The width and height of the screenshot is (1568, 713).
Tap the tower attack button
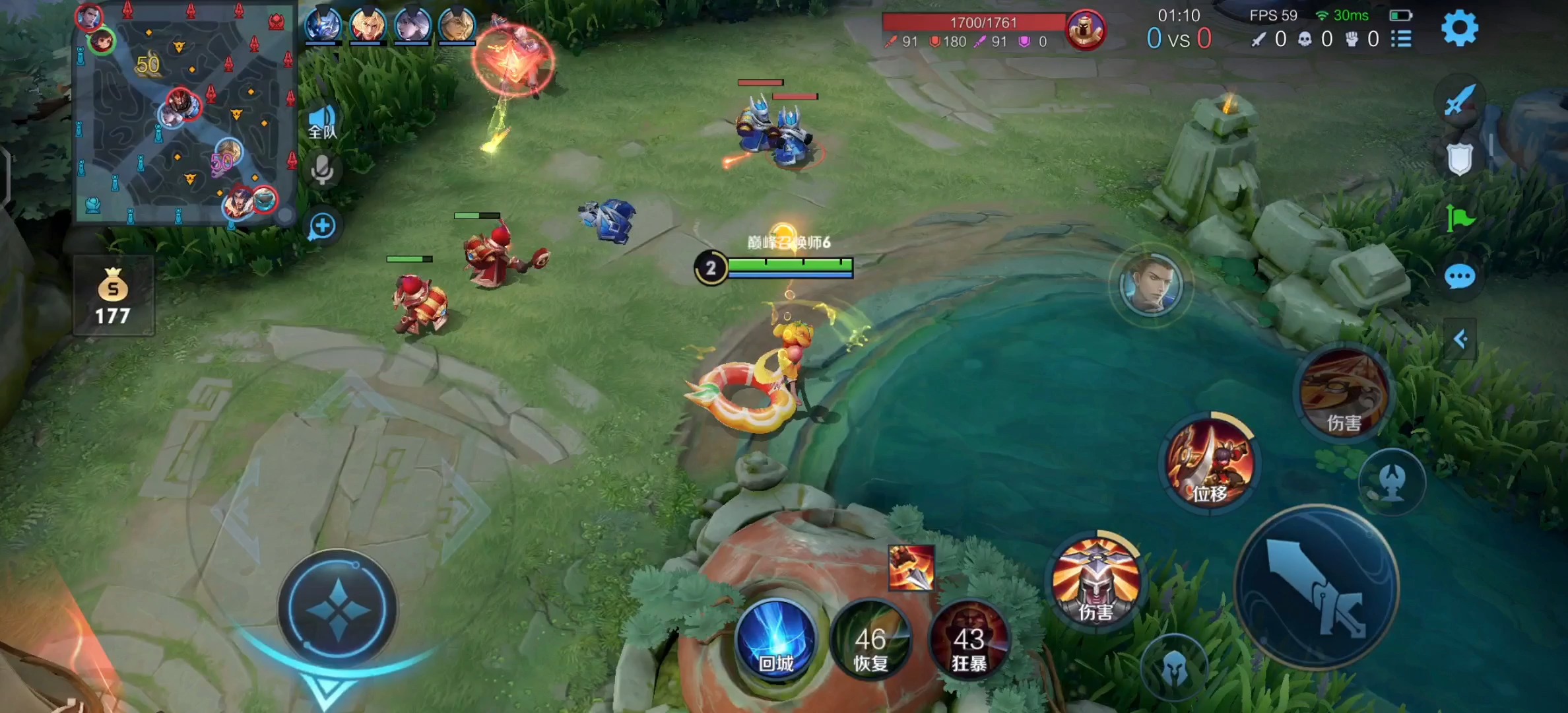coord(1392,481)
